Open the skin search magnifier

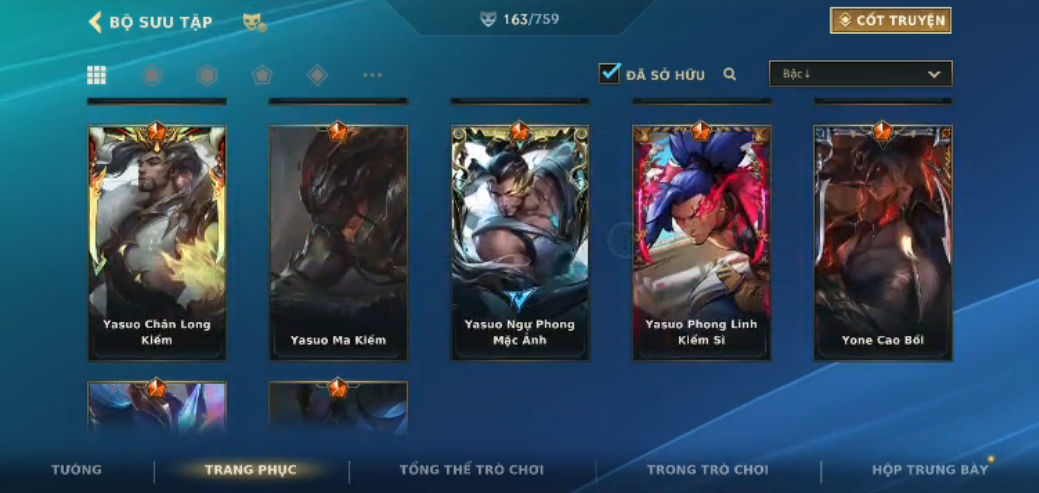coord(730,74)
